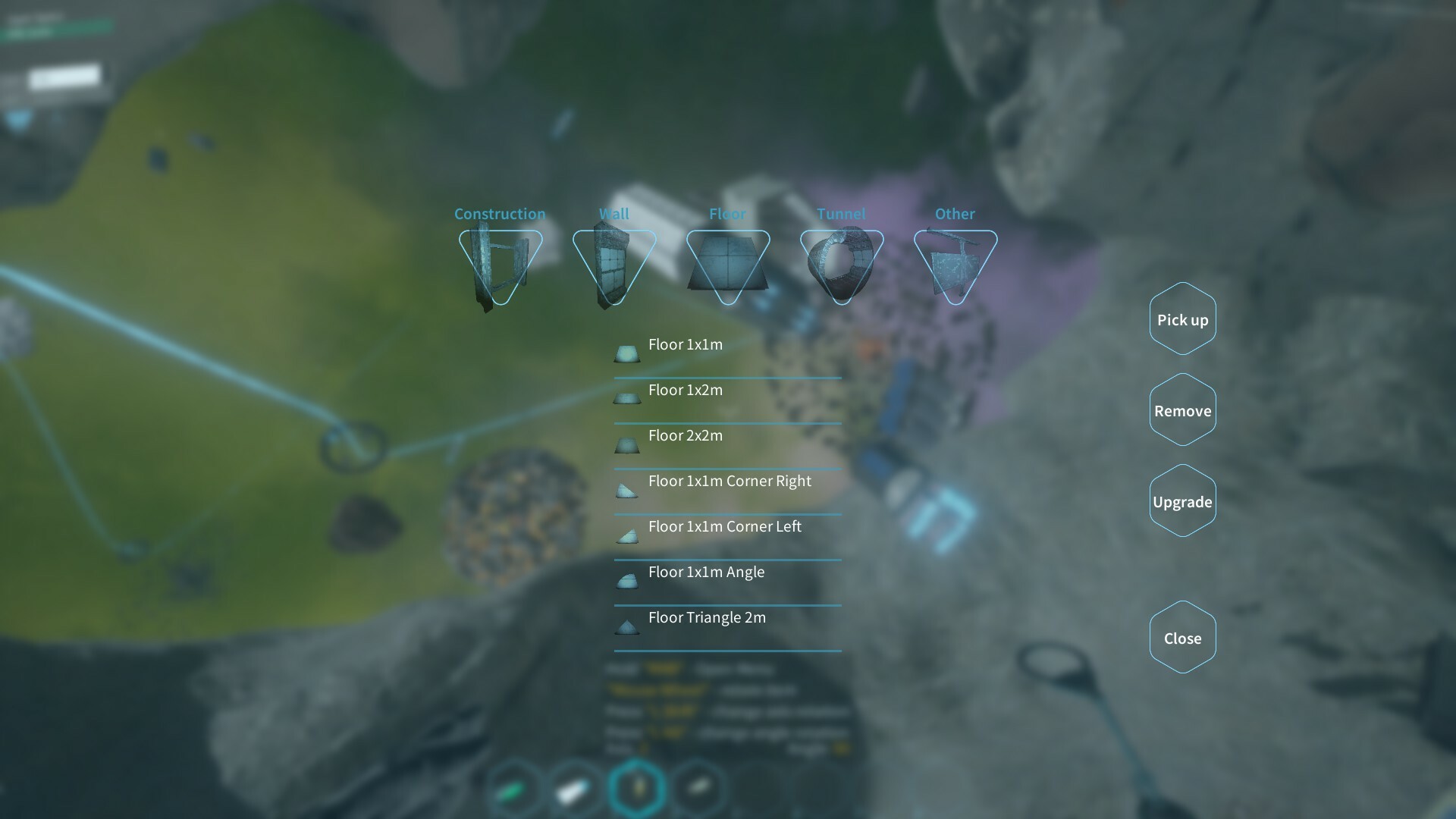This screenshot has width=1456, height=819.
Task: Open the Tunnel category icon
Action: (x=842, y=262)
